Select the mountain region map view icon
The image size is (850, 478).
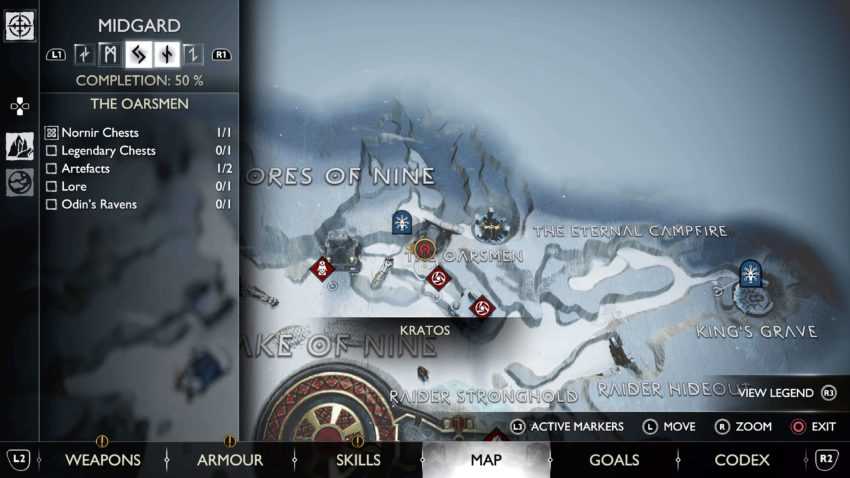tap(20, 146)
